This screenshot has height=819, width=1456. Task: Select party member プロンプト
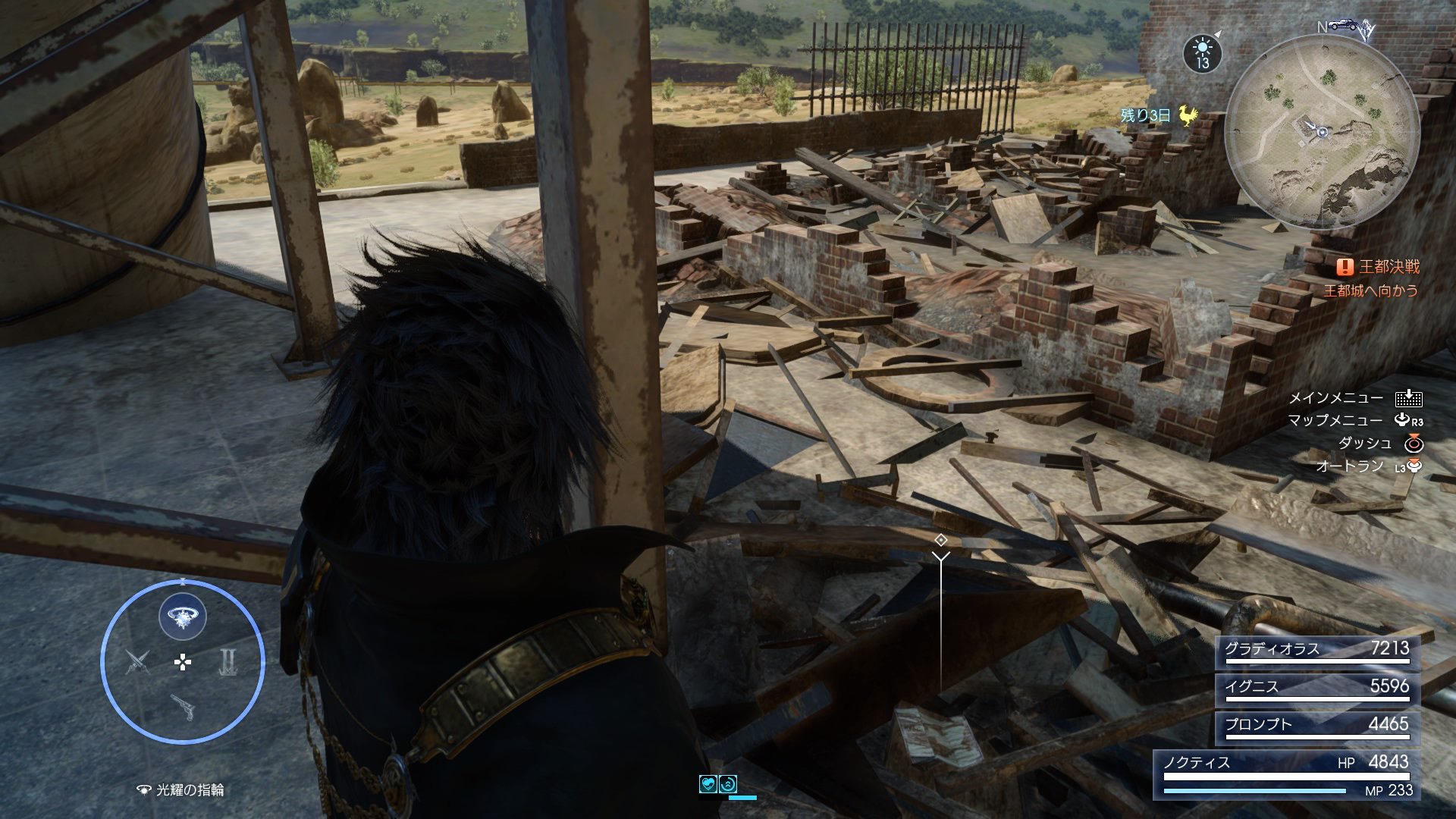pos(1316,726)
